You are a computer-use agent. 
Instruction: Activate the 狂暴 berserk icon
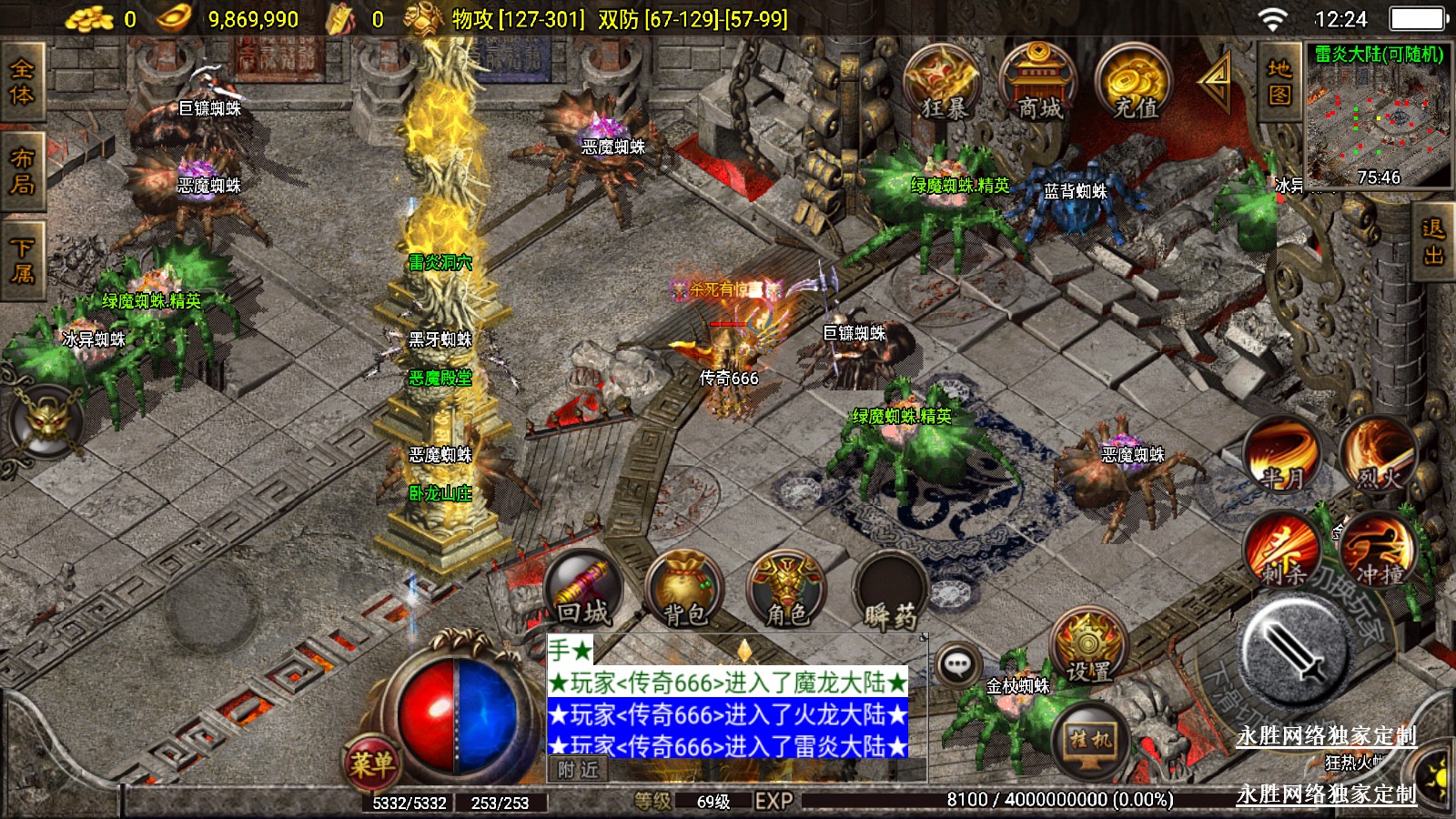point(942,84)
